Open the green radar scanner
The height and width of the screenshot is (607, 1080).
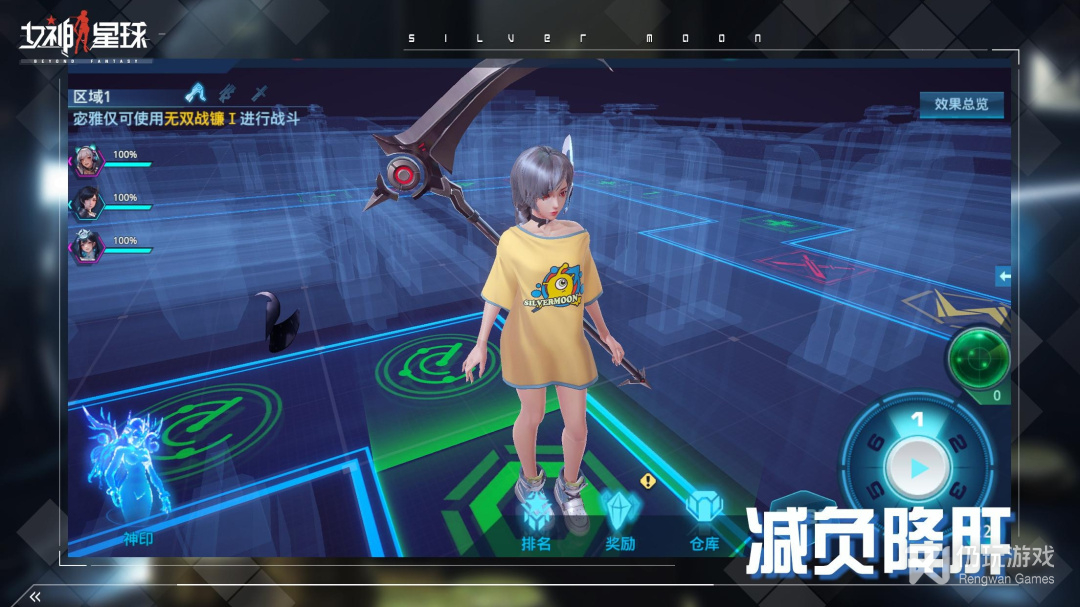tap(978, 357)
